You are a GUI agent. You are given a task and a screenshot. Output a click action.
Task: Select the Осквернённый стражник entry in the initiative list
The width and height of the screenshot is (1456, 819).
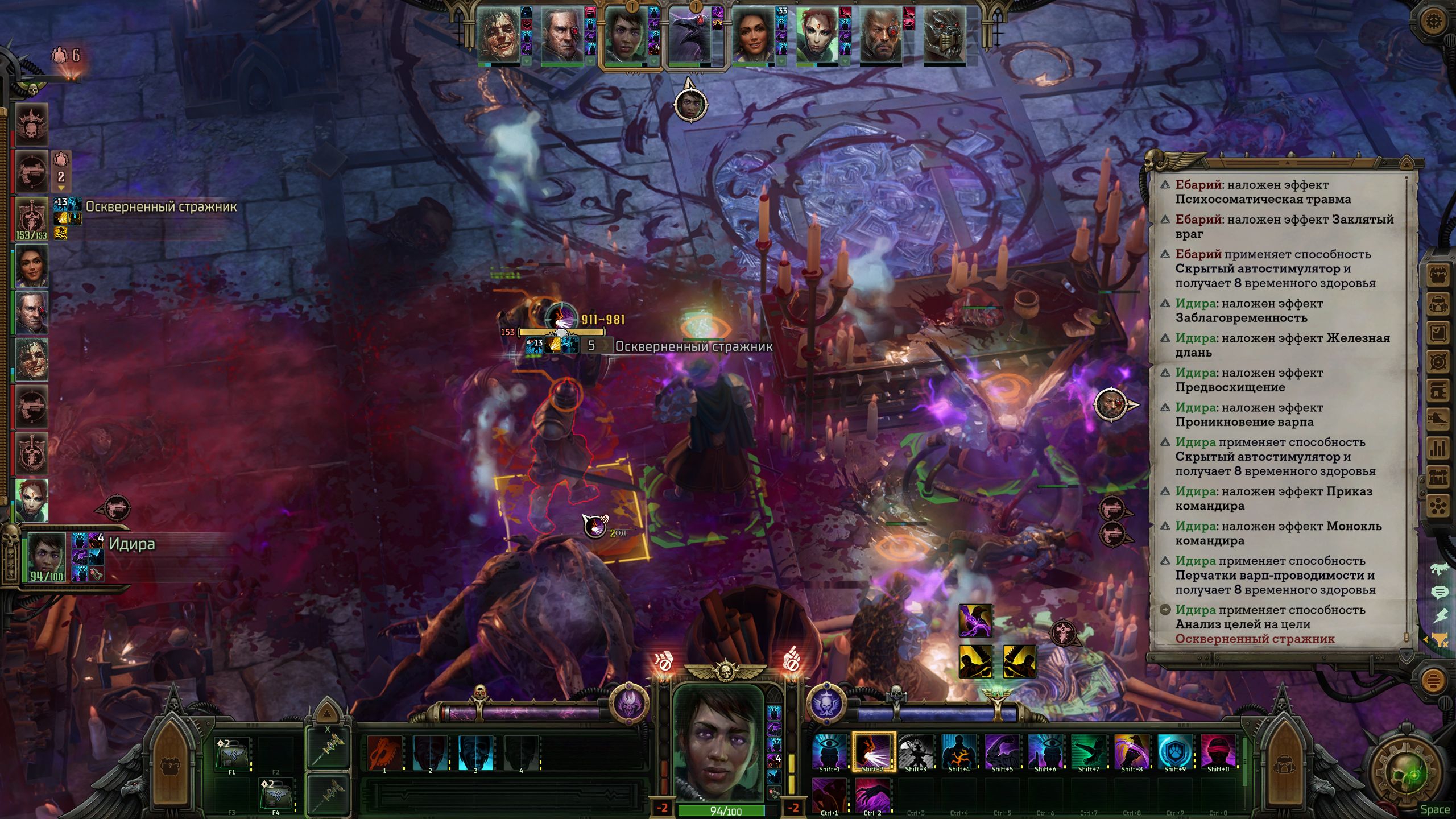coord(32,220)
